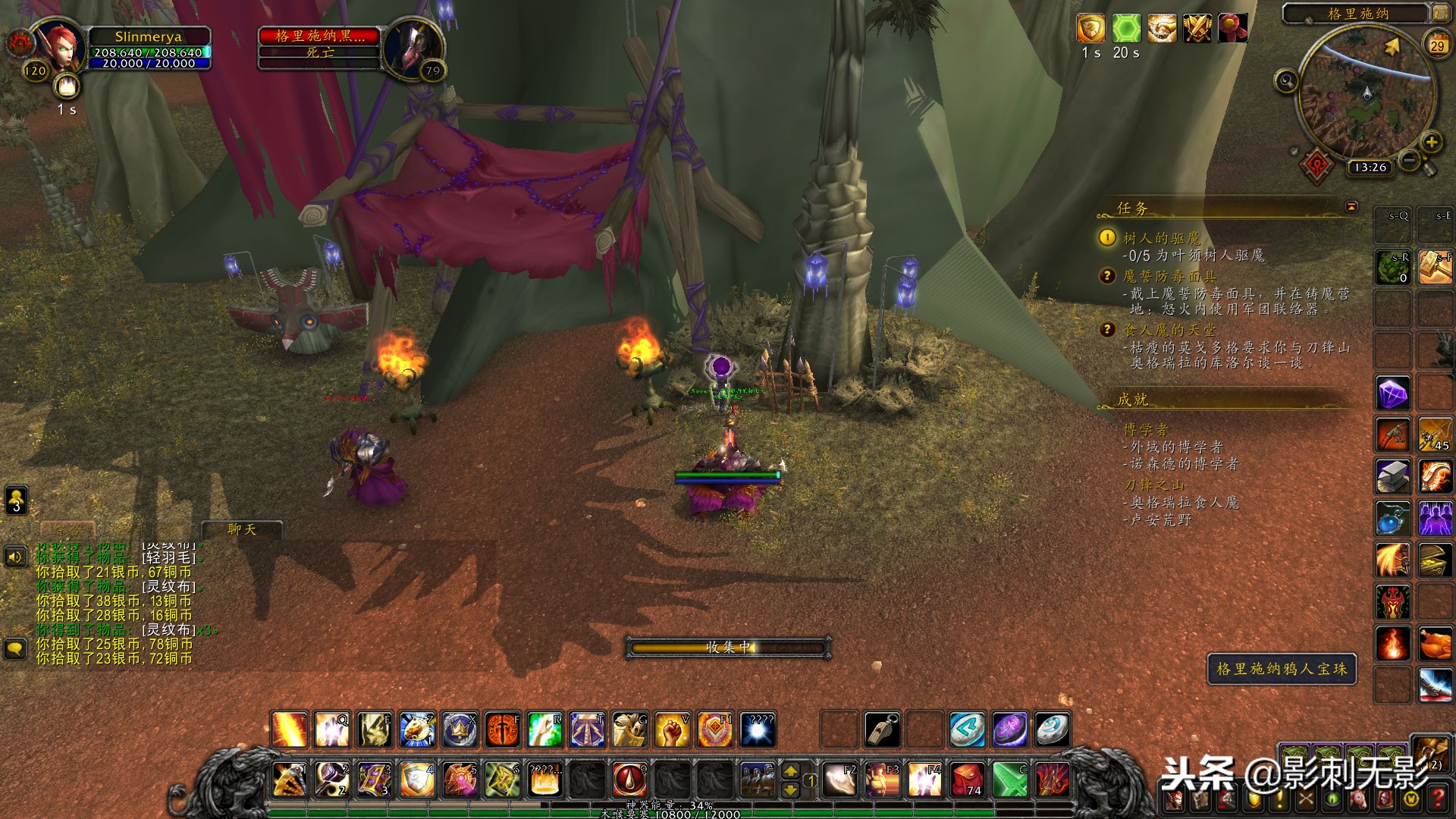Open the calendar showing day 29

1437,45
